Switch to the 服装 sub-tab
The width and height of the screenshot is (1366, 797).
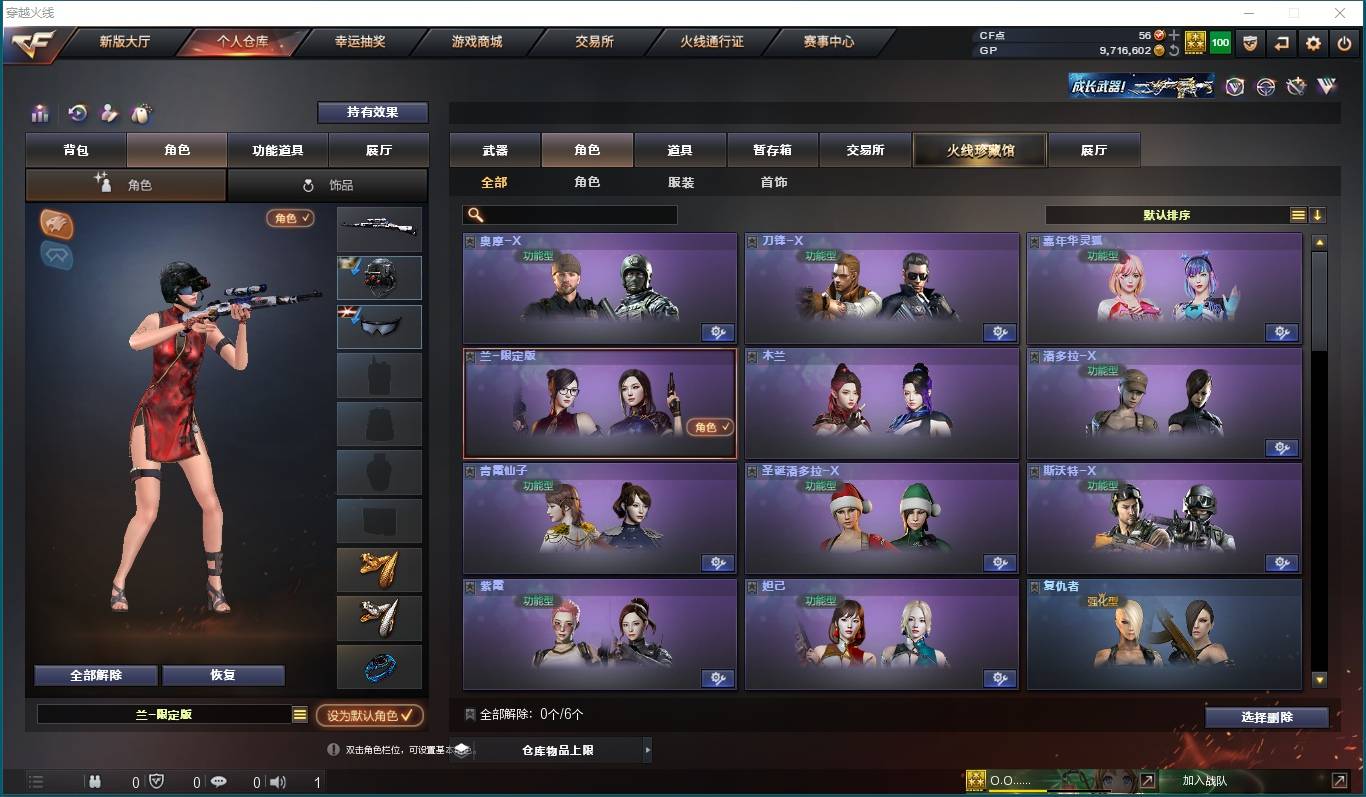click(x=680, y=182)
